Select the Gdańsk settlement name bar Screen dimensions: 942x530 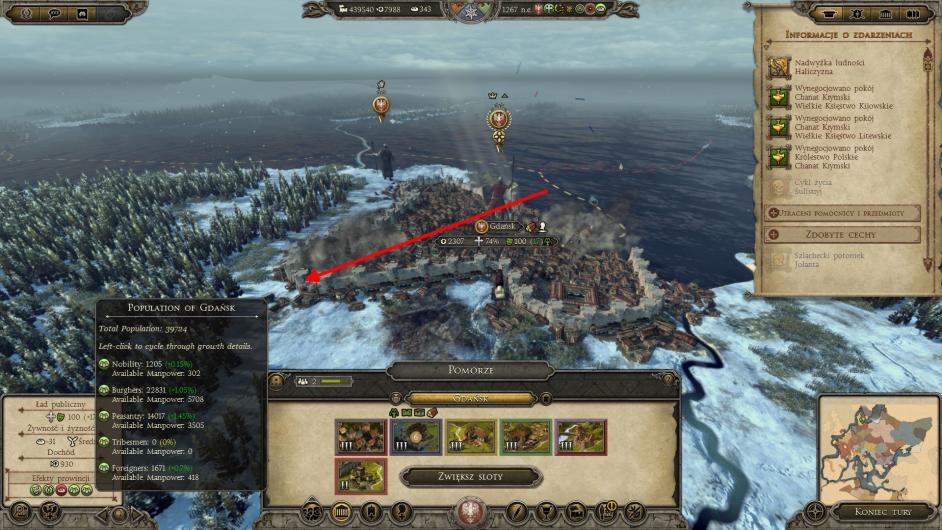click(x=470, y=397)
